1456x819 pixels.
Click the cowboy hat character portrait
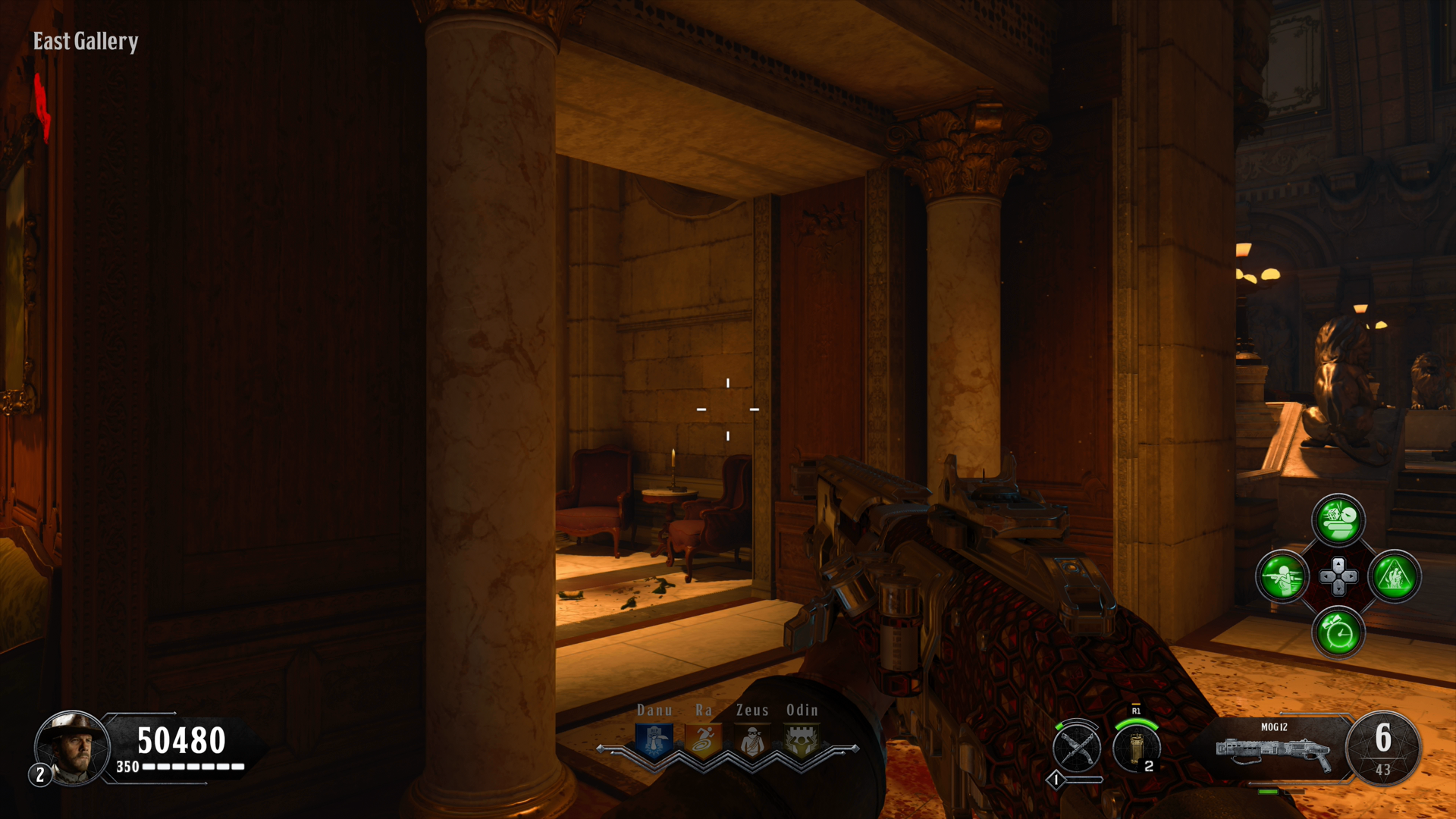click(x=73, y=748)
